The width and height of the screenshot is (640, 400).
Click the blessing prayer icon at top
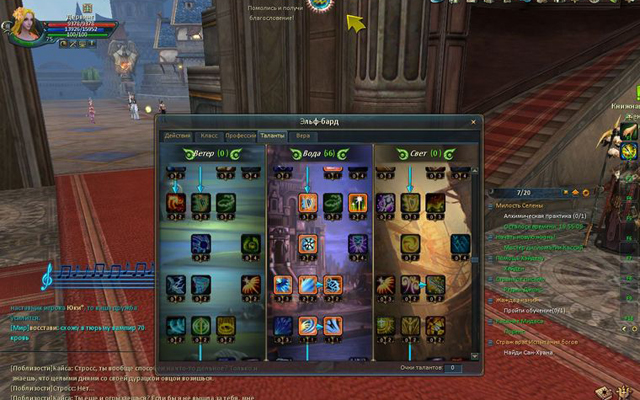[319, 4]
